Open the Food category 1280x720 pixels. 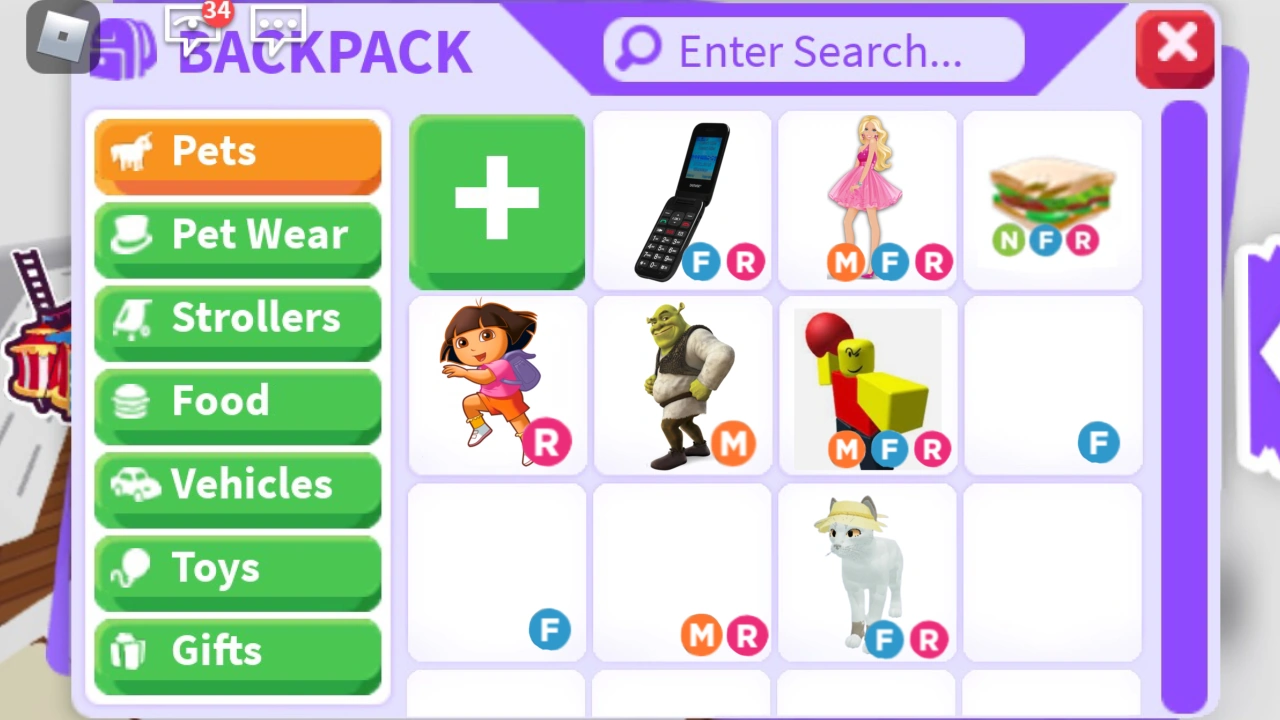(x=238, y=400)
